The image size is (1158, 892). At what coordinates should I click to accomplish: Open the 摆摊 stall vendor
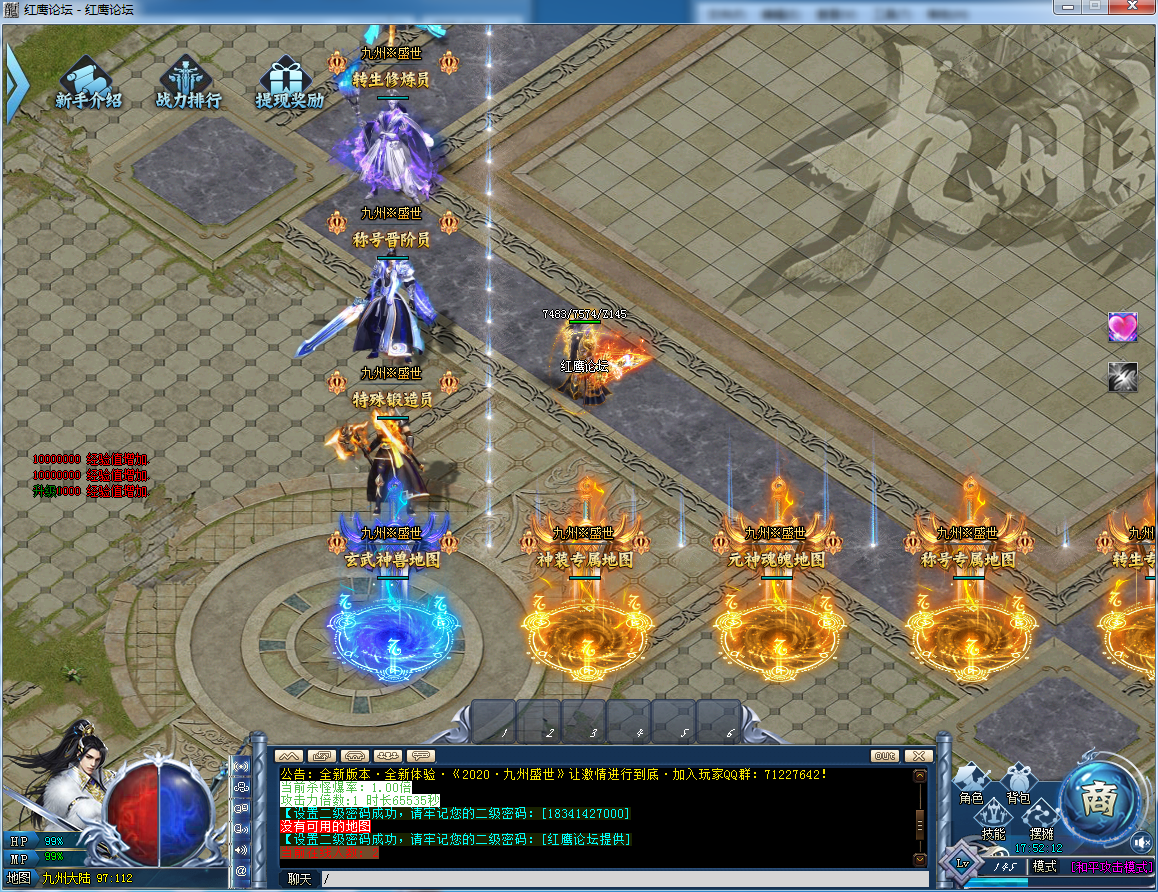[x=1041, y=820]
